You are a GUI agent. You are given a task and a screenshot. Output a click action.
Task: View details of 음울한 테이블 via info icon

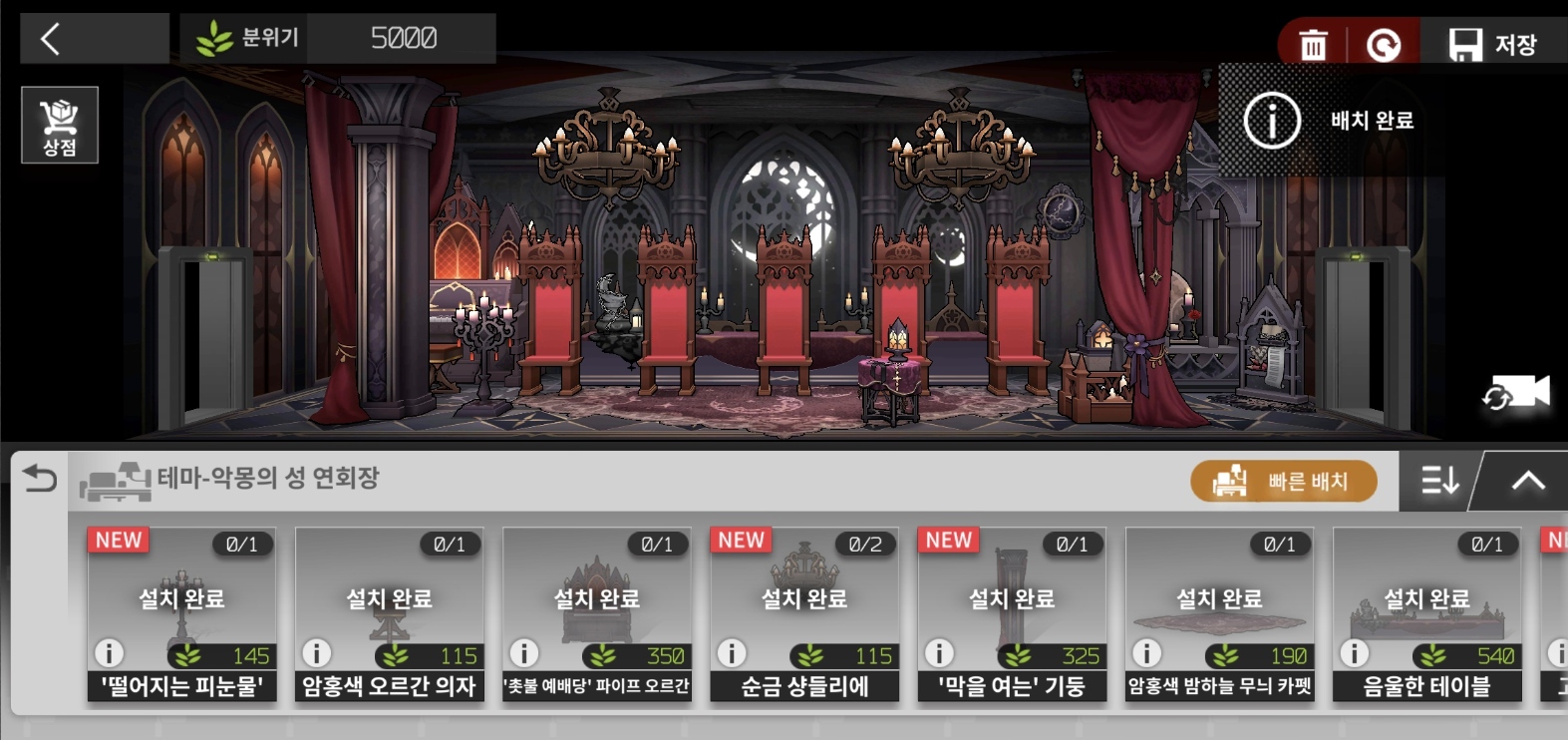pyautogui.click(x=1354, y=653)
